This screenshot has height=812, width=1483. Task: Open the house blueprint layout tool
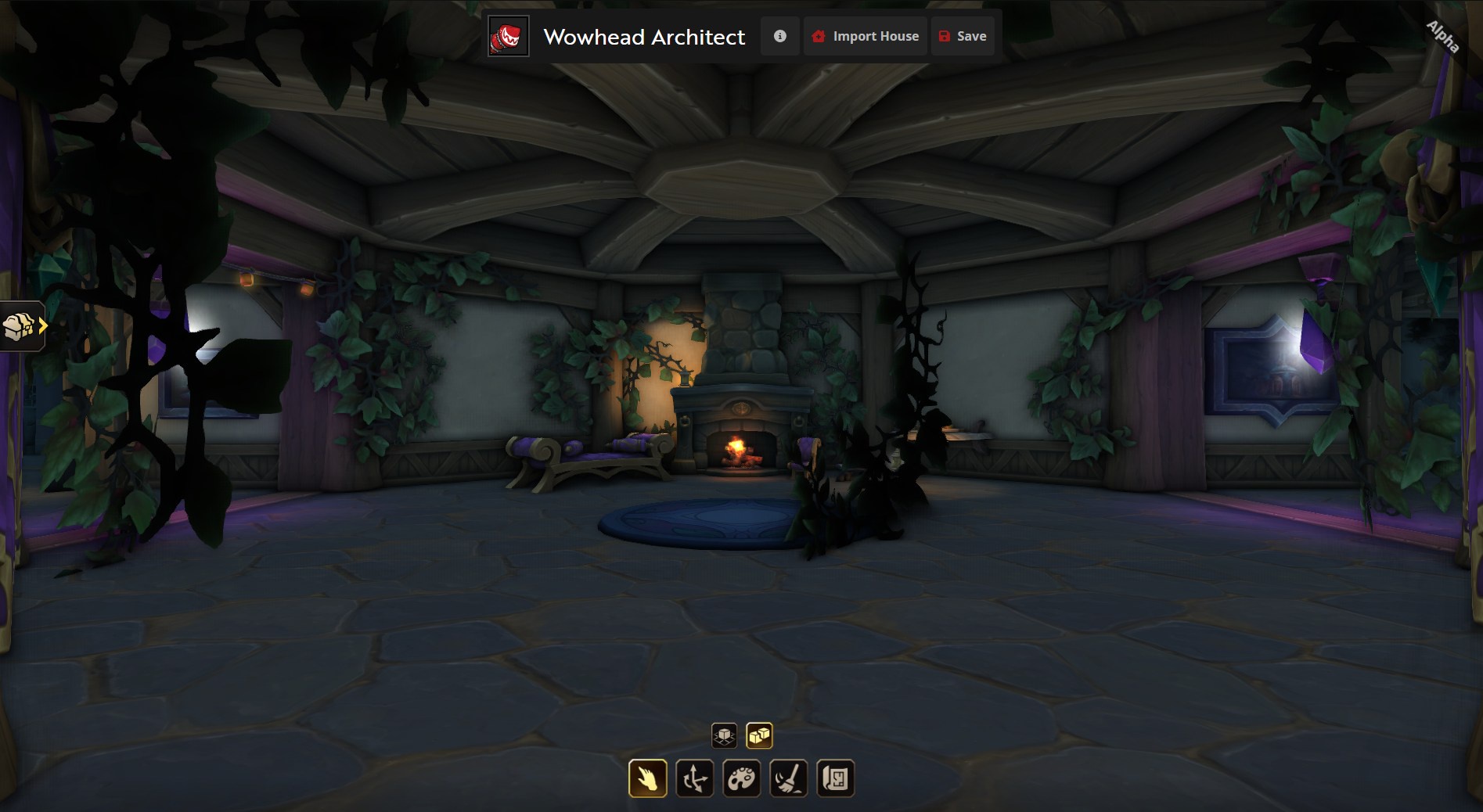pos(836,778)
